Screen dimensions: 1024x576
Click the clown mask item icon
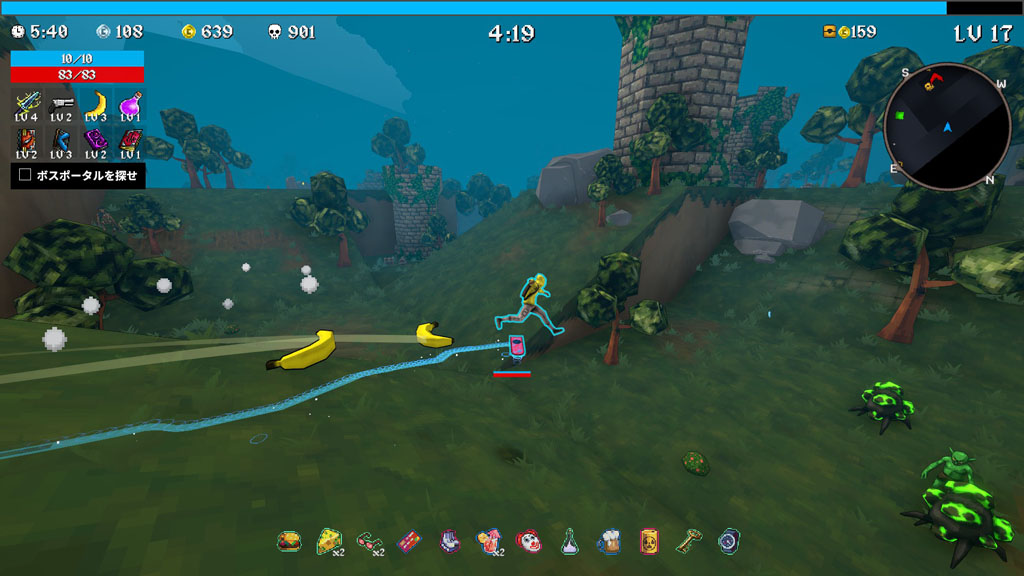(528, 541)
